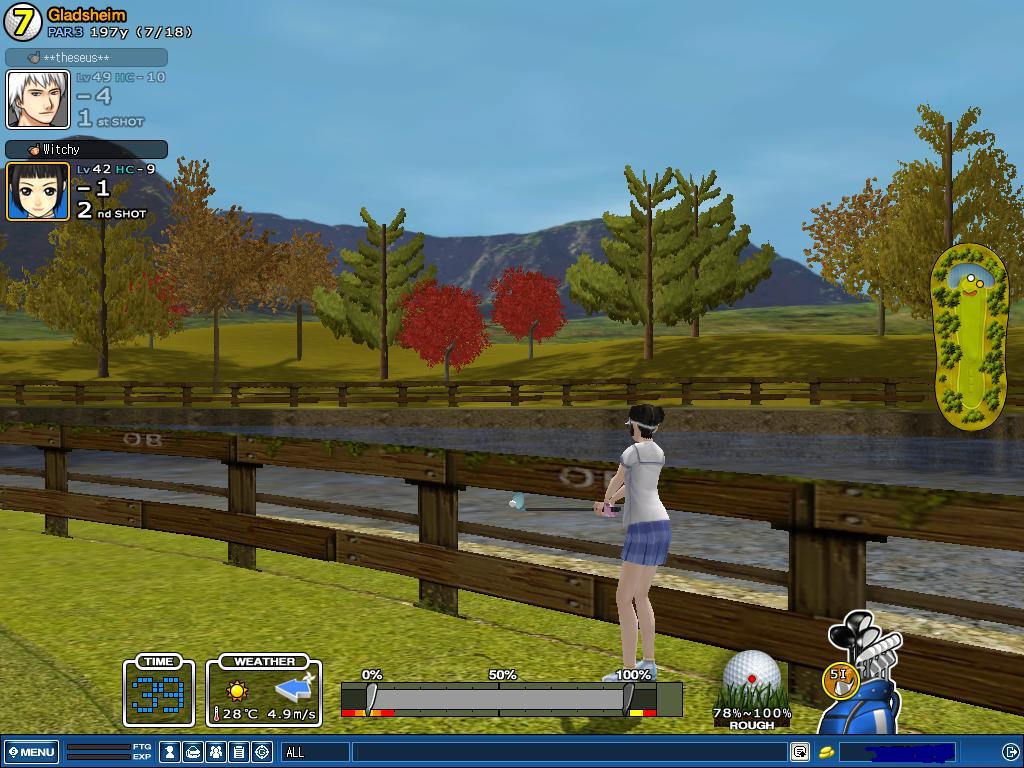The width and height of the screenshot is (1024, 768).
Task: Select the ALL chat channel selector
Action: pyautogui.click(x=315, y=752)
